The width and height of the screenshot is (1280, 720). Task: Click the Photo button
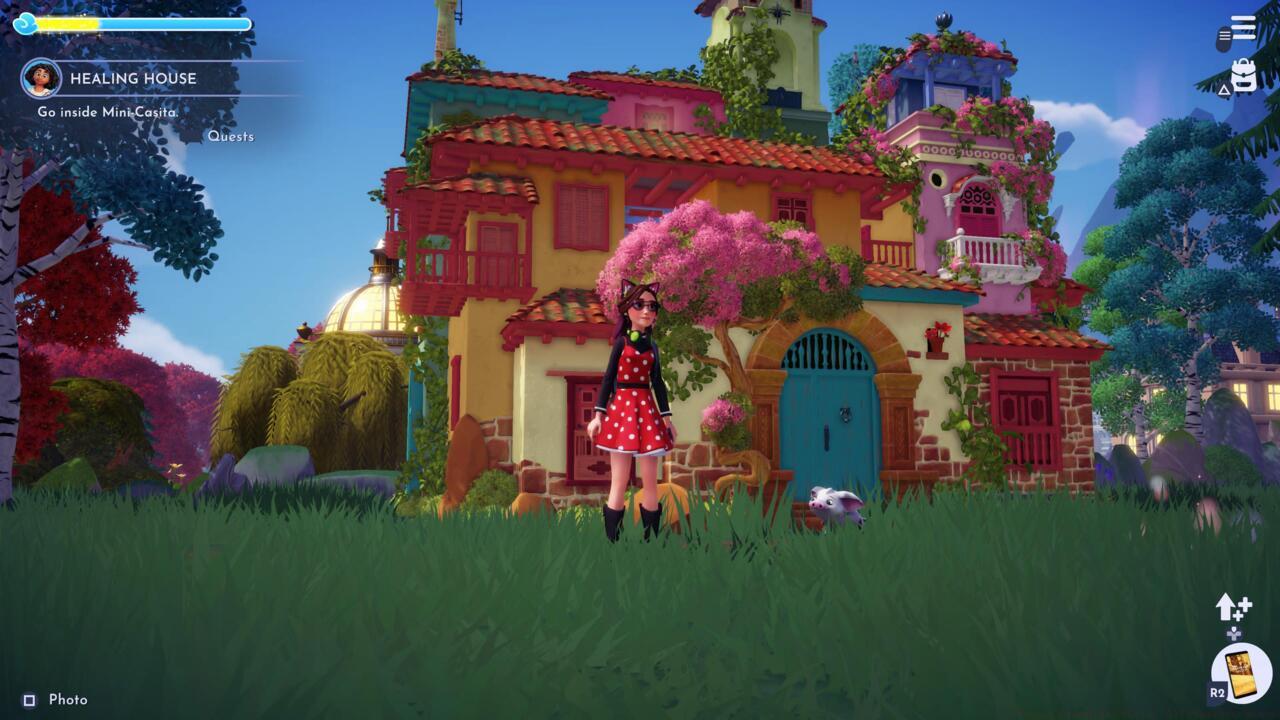68,700
